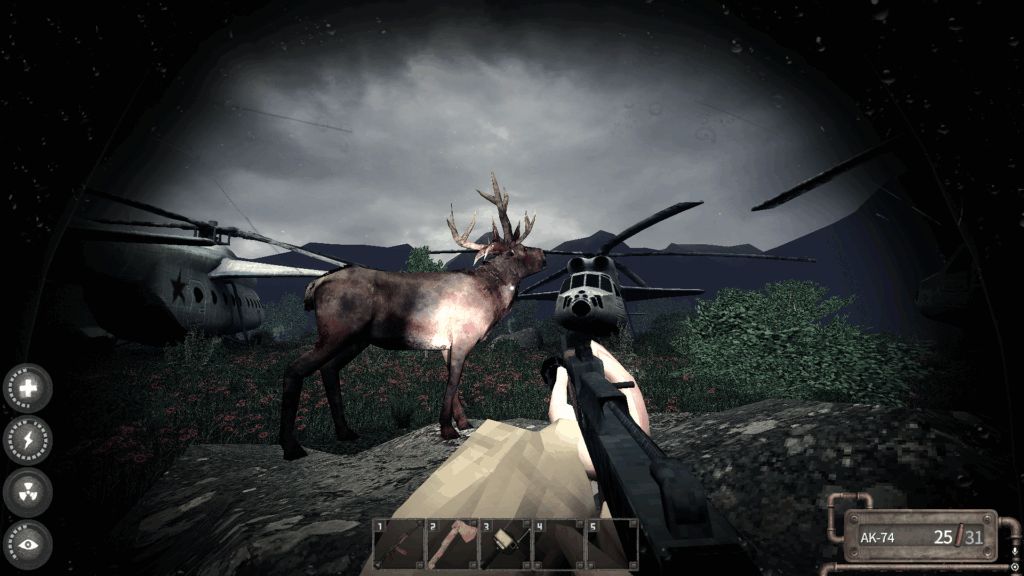Select the AK-74 rifle hotbar slot
1024x576 pixels.
[x=398, y=544]
